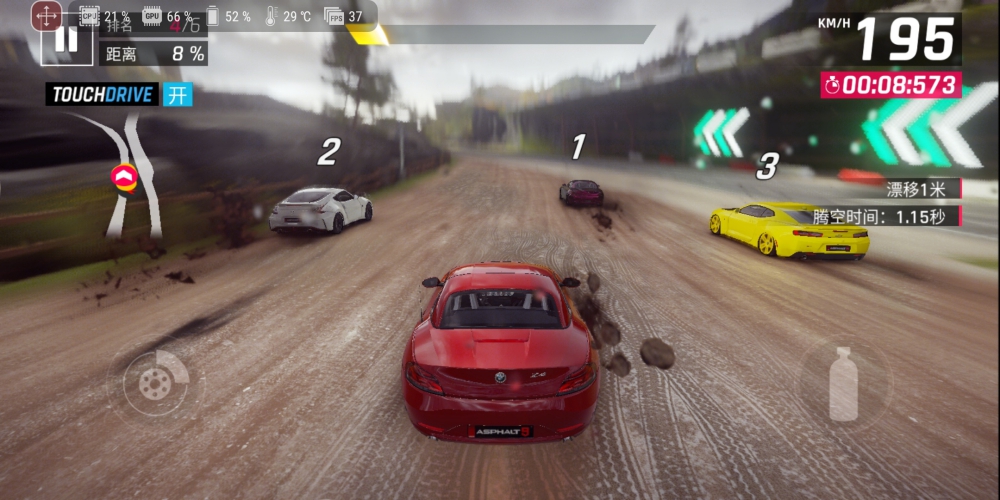Click the overlay move-handle icon
This screenshot has width=1000, height=500.
coord(47,15)
